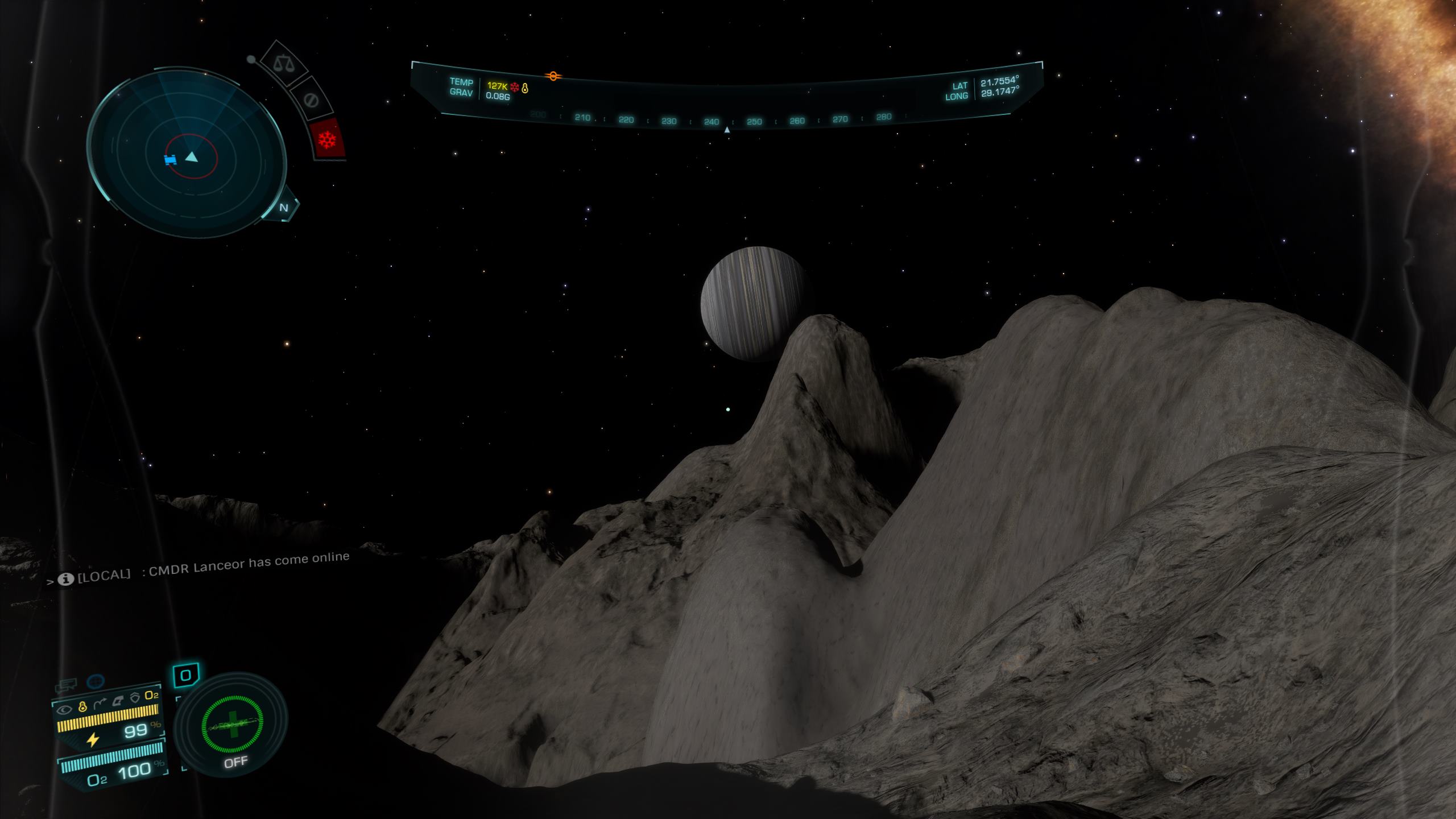Click the glowing zero counter box
The image size is (1456, 819).
(x=185, y=676)
